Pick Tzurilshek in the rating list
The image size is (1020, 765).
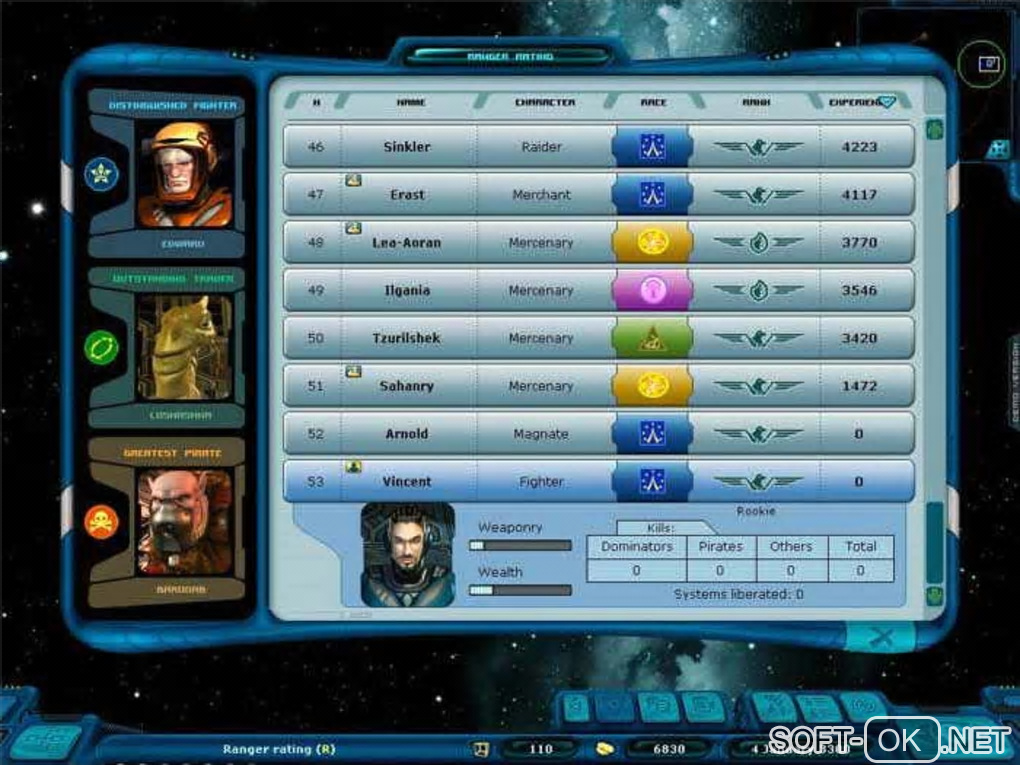(407, 339)
